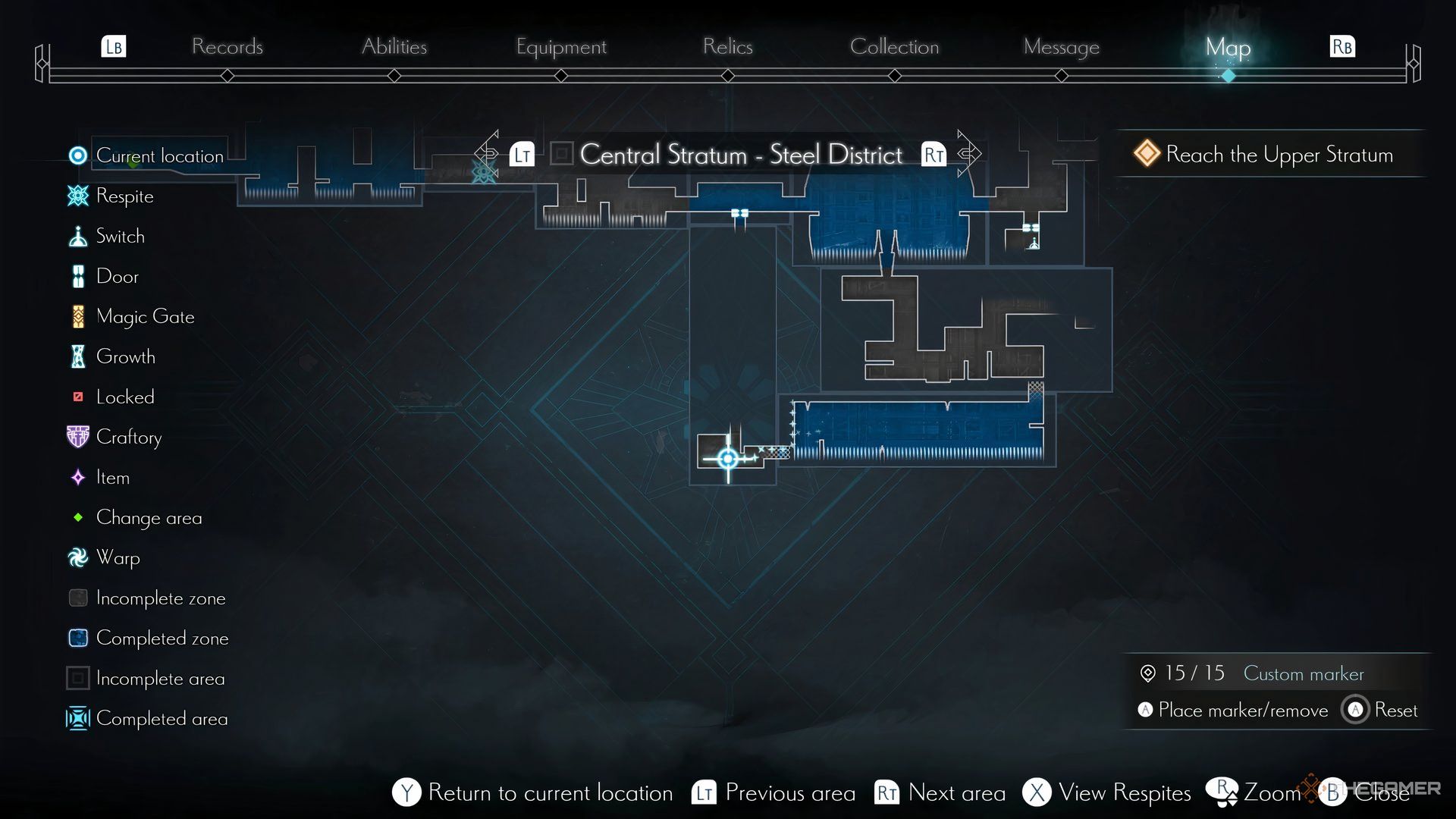Image resolution: width=1456 pixels, height=819 pixels.
Task: Go to the Equipment tab
Action: (561, 47)
